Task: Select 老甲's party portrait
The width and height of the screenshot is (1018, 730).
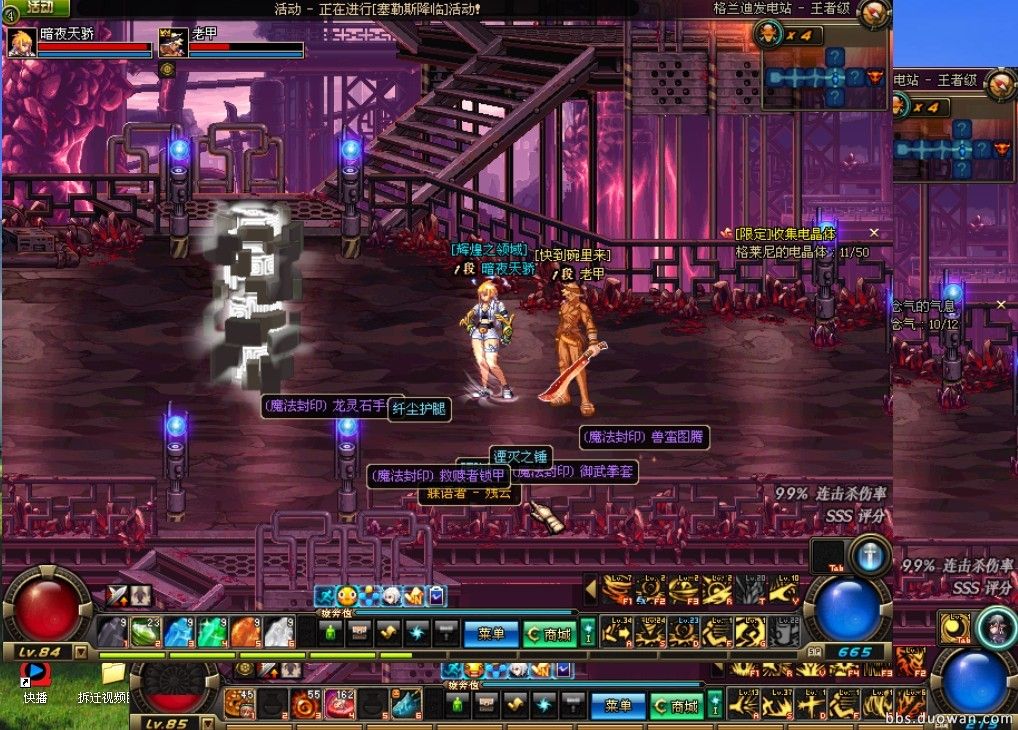Action: (173, 43)
